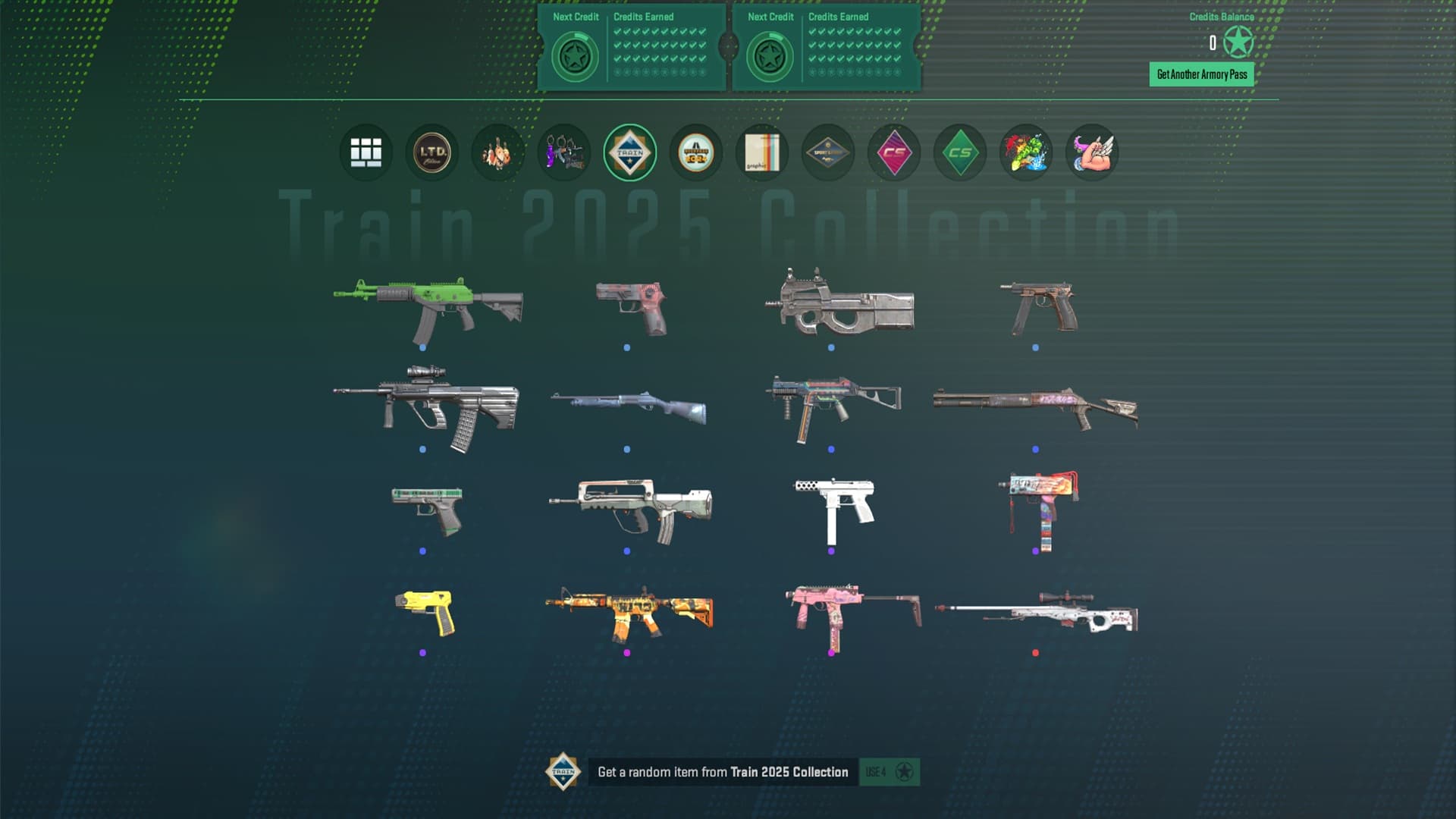
Task: Open the all-items grid tab
Action: pos(366,152)
